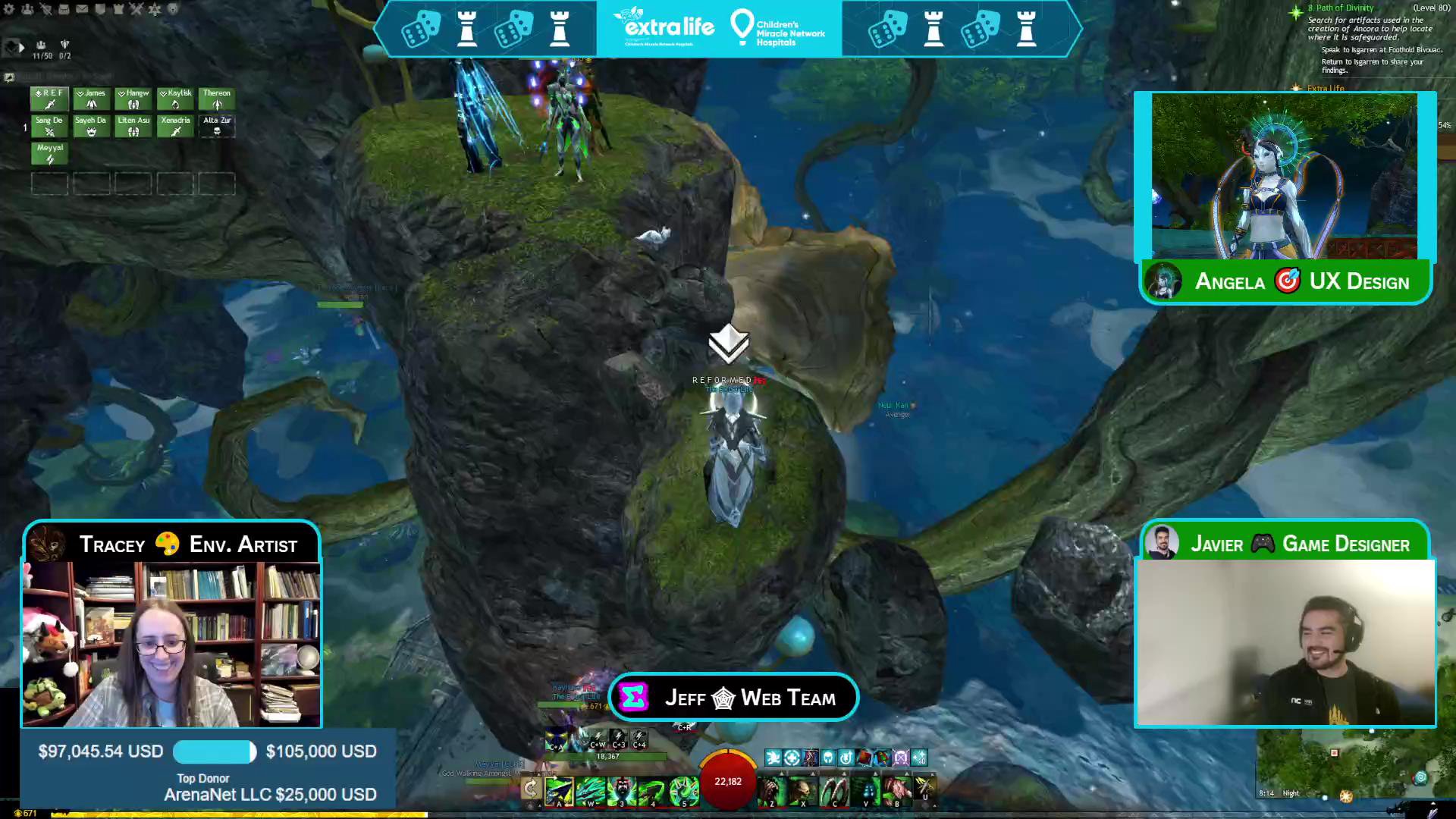
Task: Open the gear game menu icon
Action: pos(9,9)
